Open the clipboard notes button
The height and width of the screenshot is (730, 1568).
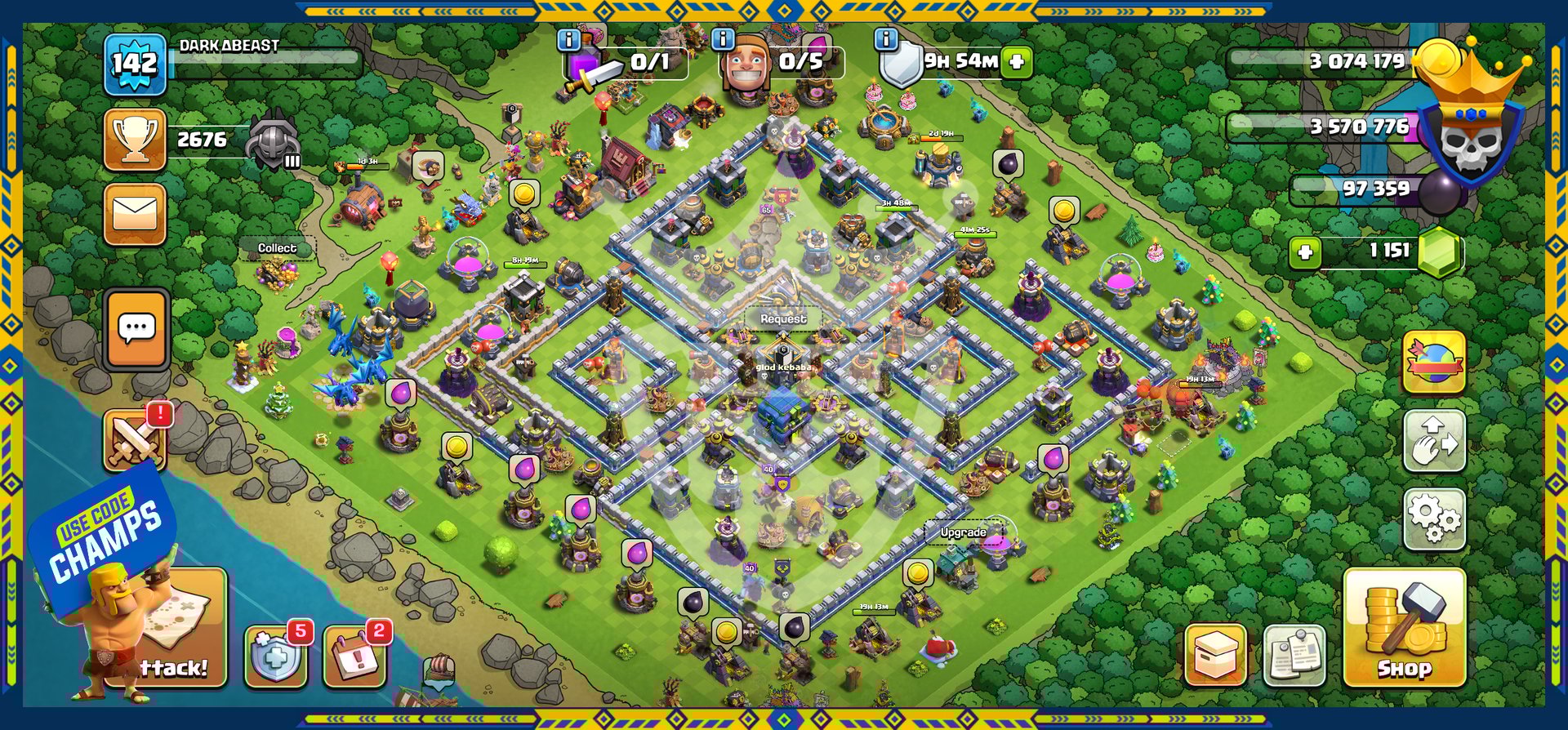(x=1294, y=655)
